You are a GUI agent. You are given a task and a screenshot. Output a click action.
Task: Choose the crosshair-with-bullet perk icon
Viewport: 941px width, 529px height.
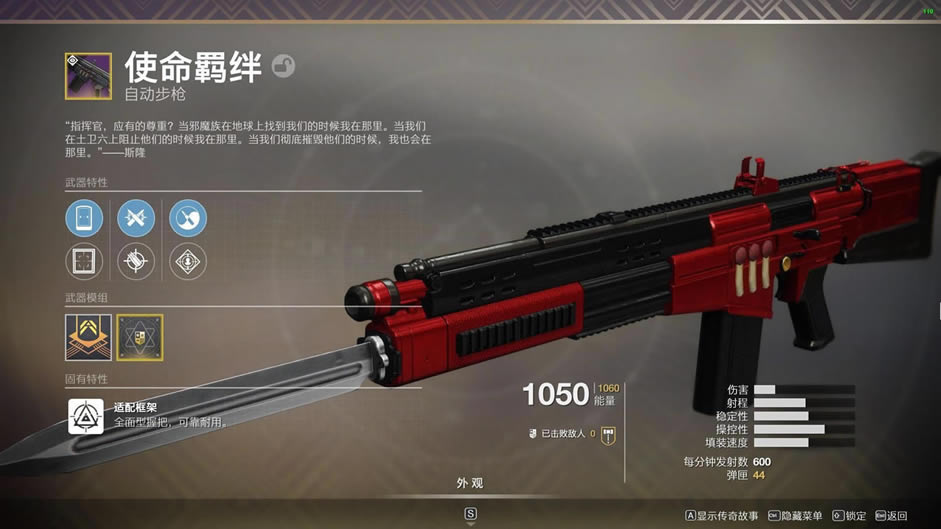(136, 262)
